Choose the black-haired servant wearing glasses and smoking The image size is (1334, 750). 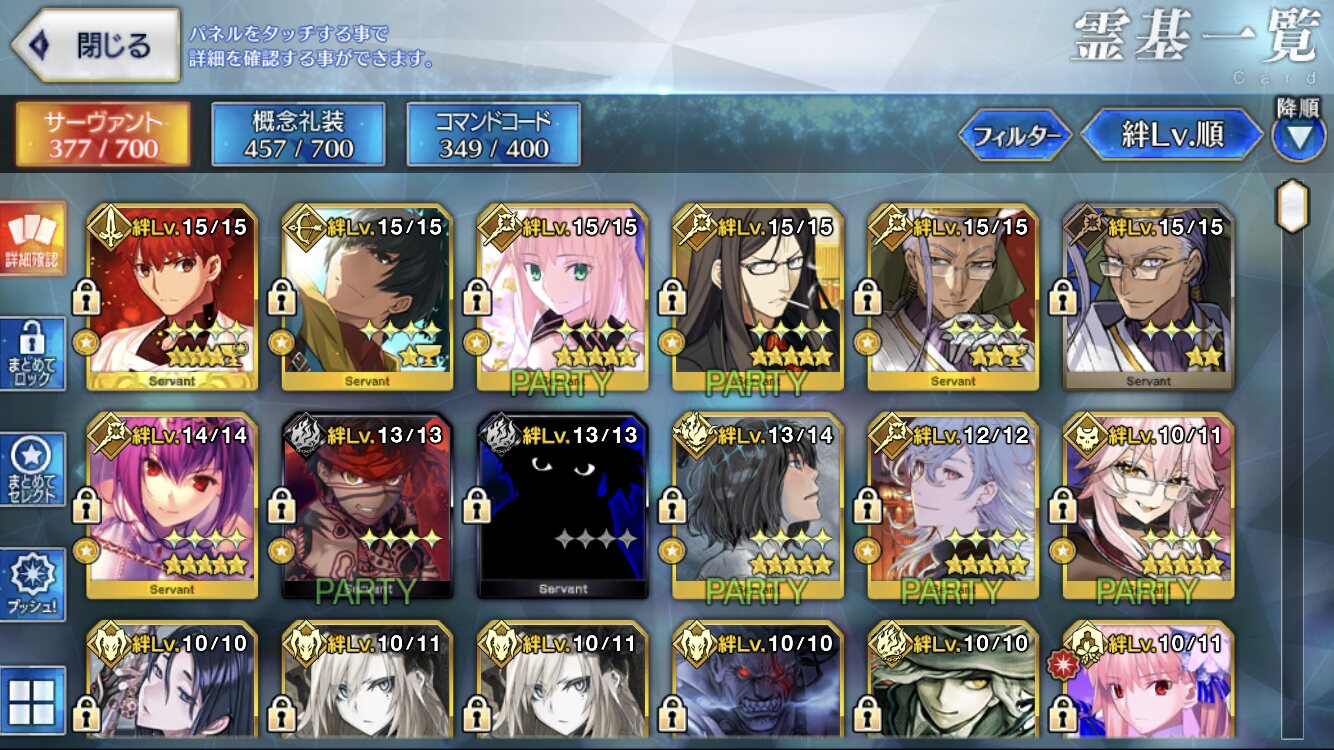pos(758,298)
